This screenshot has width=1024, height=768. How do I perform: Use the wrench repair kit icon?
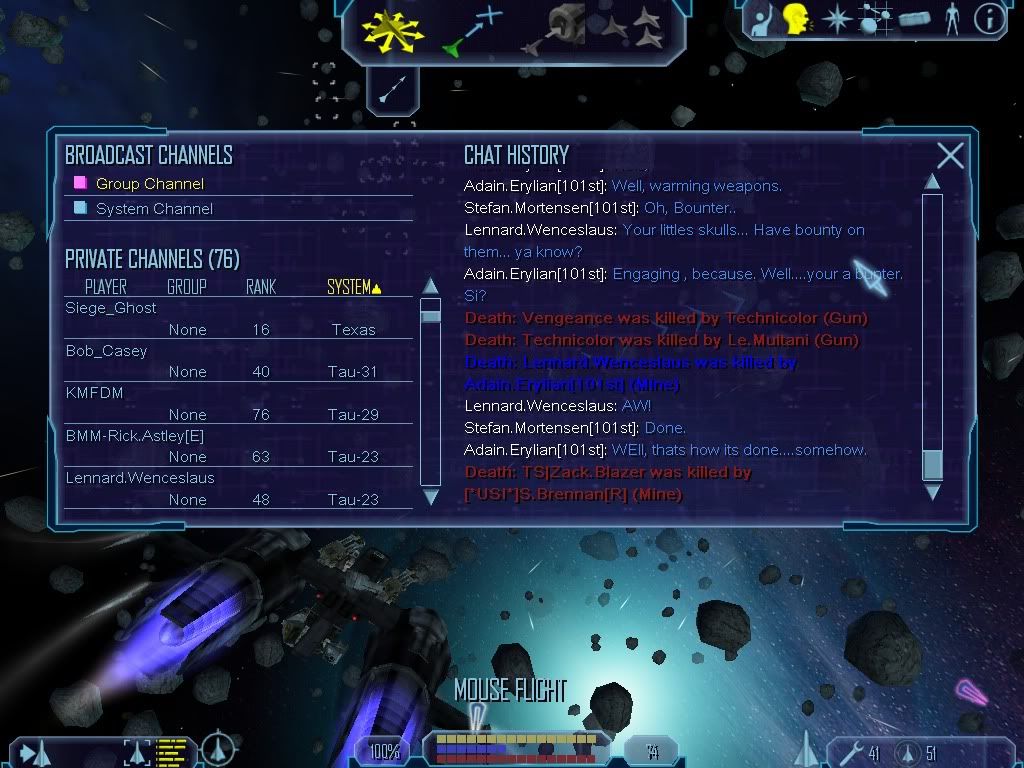click(848, 752)
